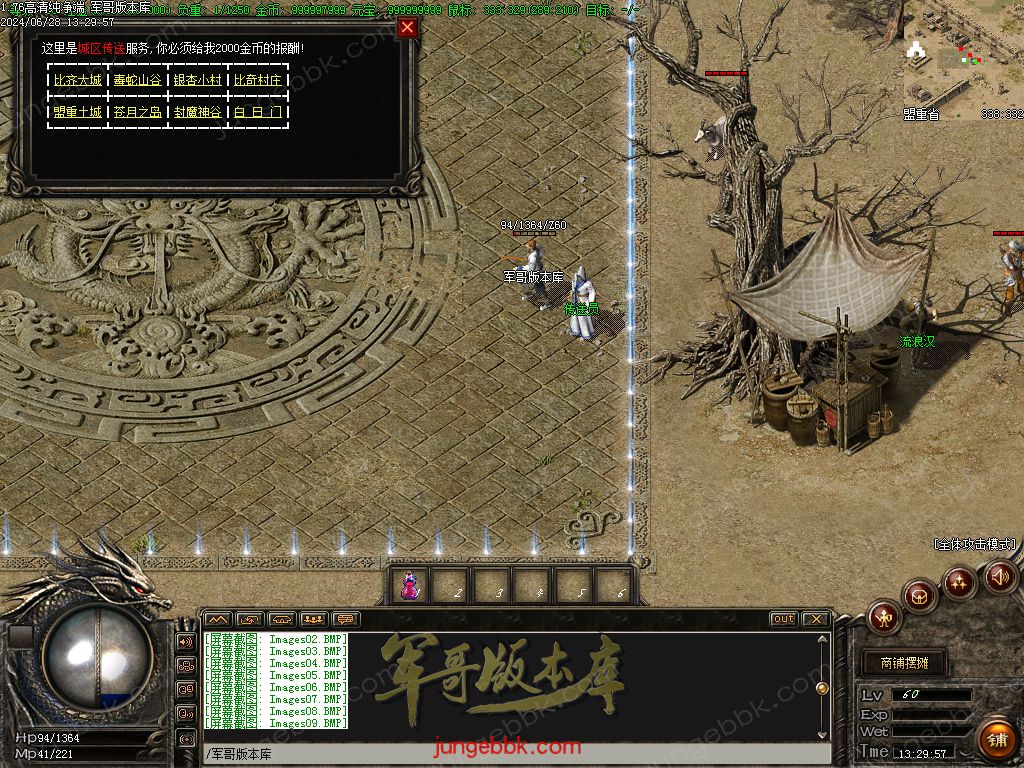Choose the 毒蛇山谷 destination
This screenshot has height=768, width=1024.
(x=137, y=80)
